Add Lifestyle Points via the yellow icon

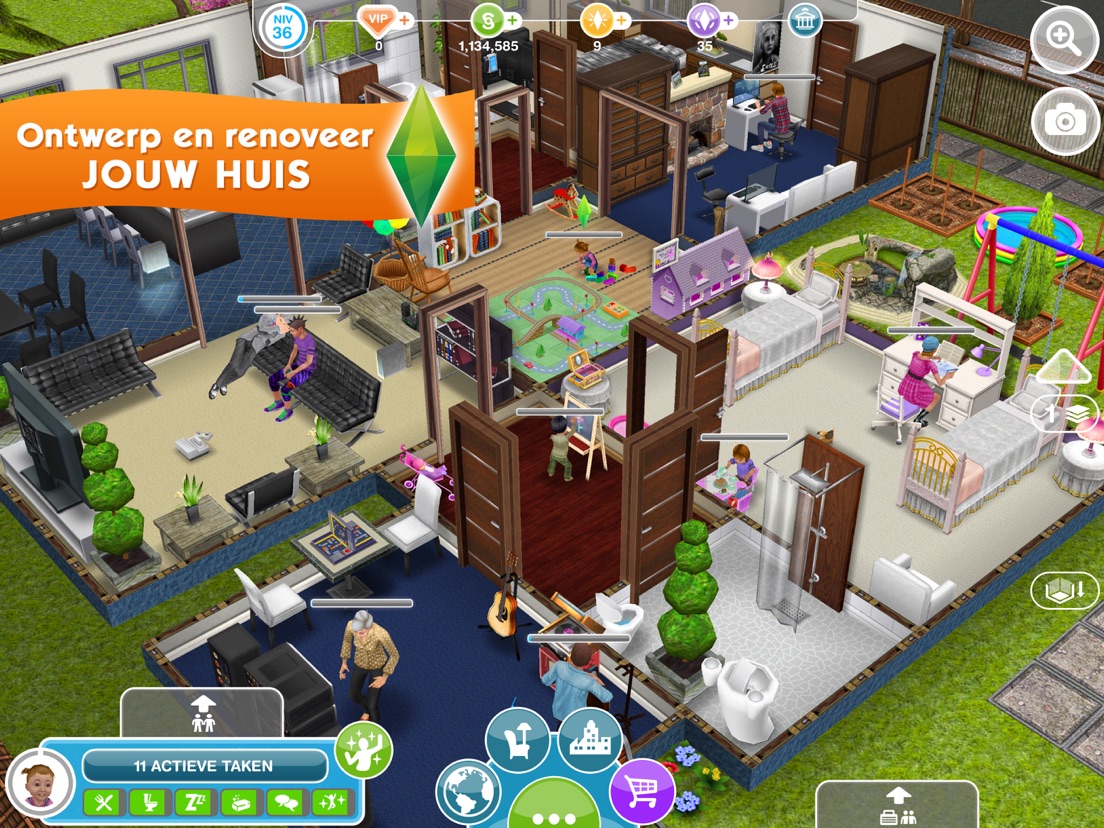(599, 20)
